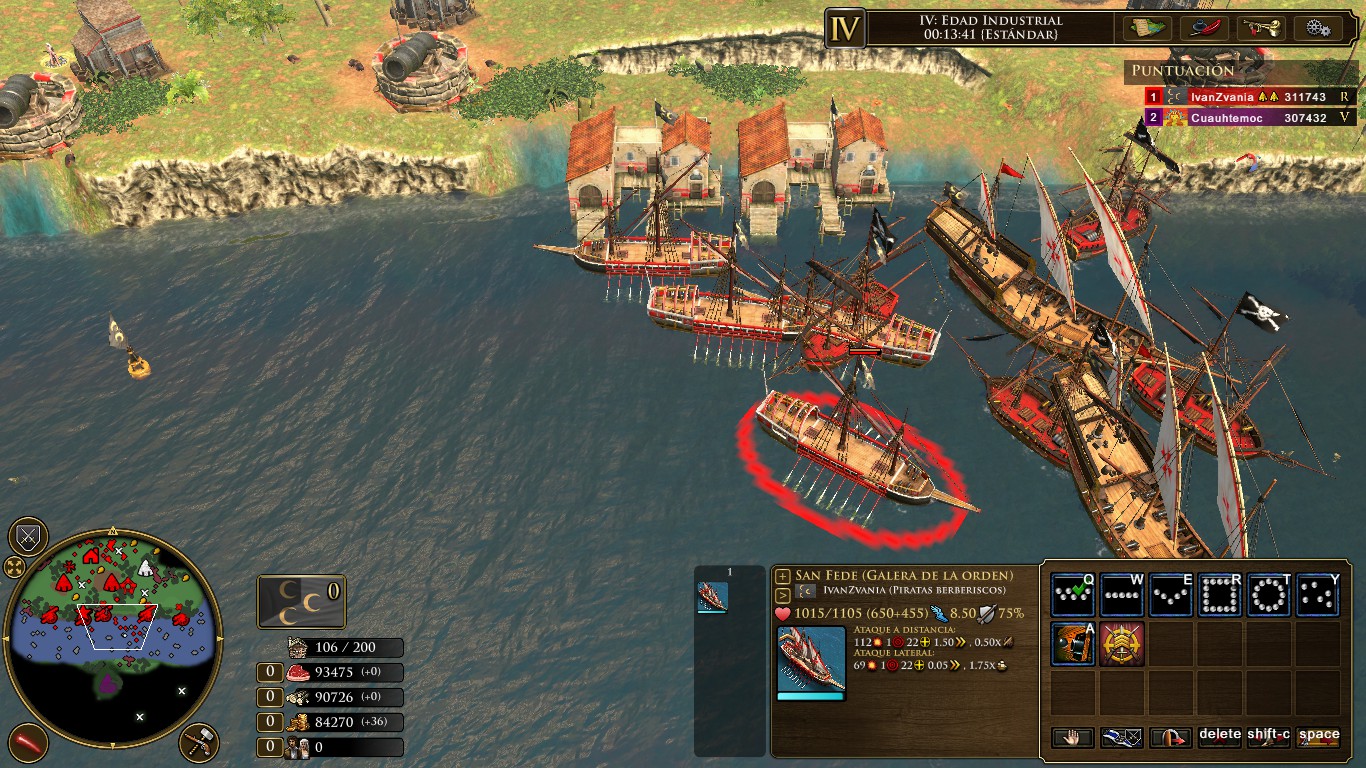Choose the straight line formation
Image resolution: width=1366 pixels, height=768 pixels.
tap(1121, 596)
